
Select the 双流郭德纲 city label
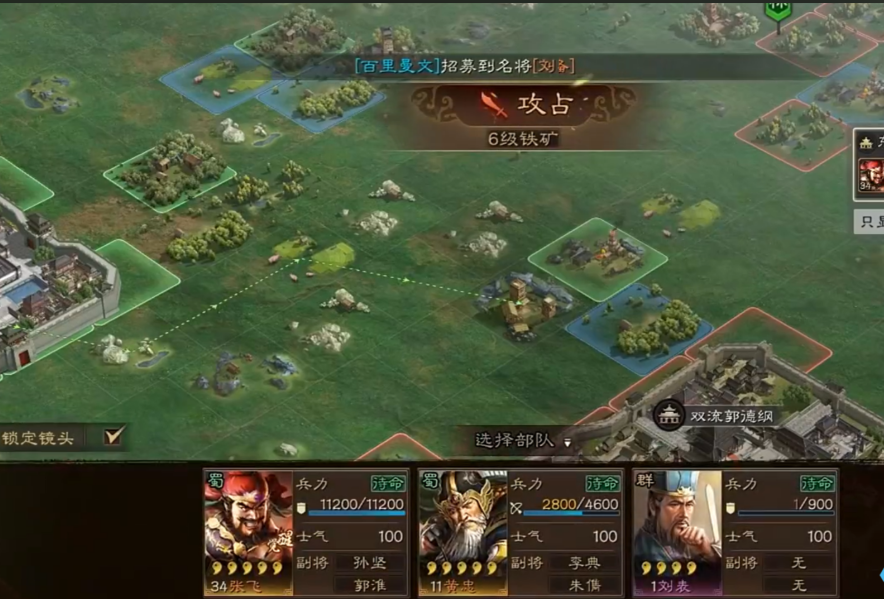733,415
